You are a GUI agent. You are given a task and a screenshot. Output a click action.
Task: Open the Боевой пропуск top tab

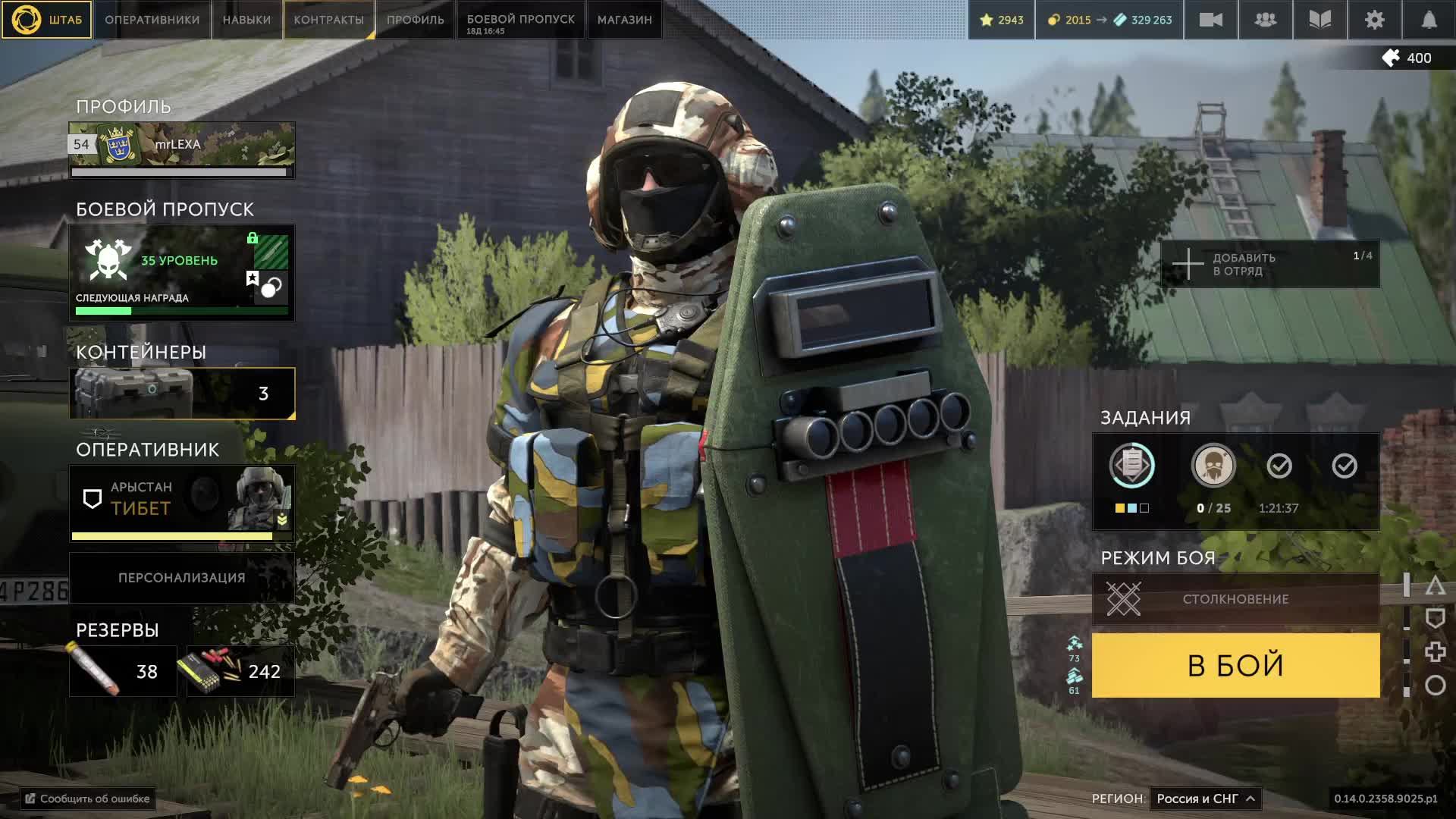pos(520,20)
